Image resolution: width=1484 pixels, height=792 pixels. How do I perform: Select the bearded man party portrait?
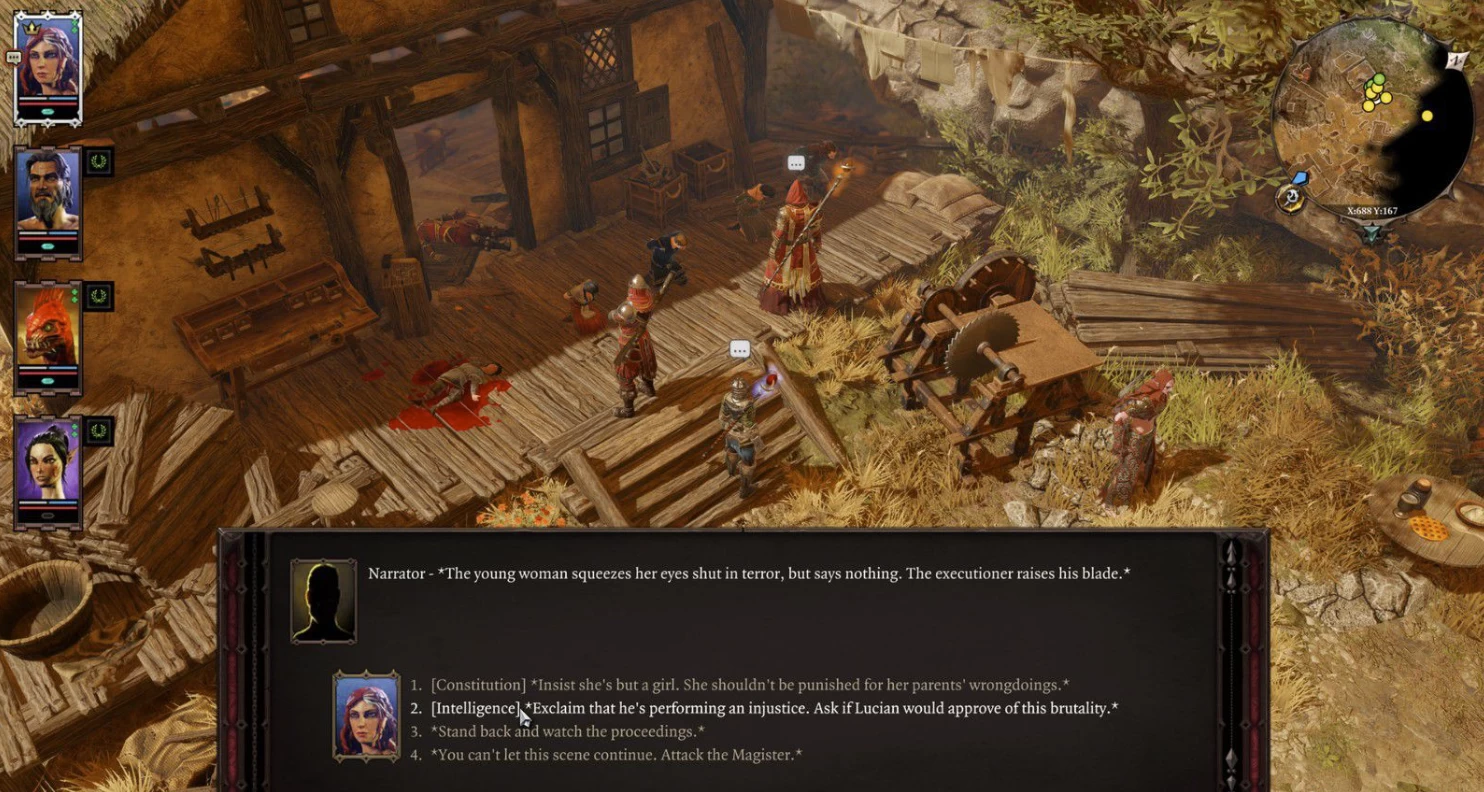point(47,200)
